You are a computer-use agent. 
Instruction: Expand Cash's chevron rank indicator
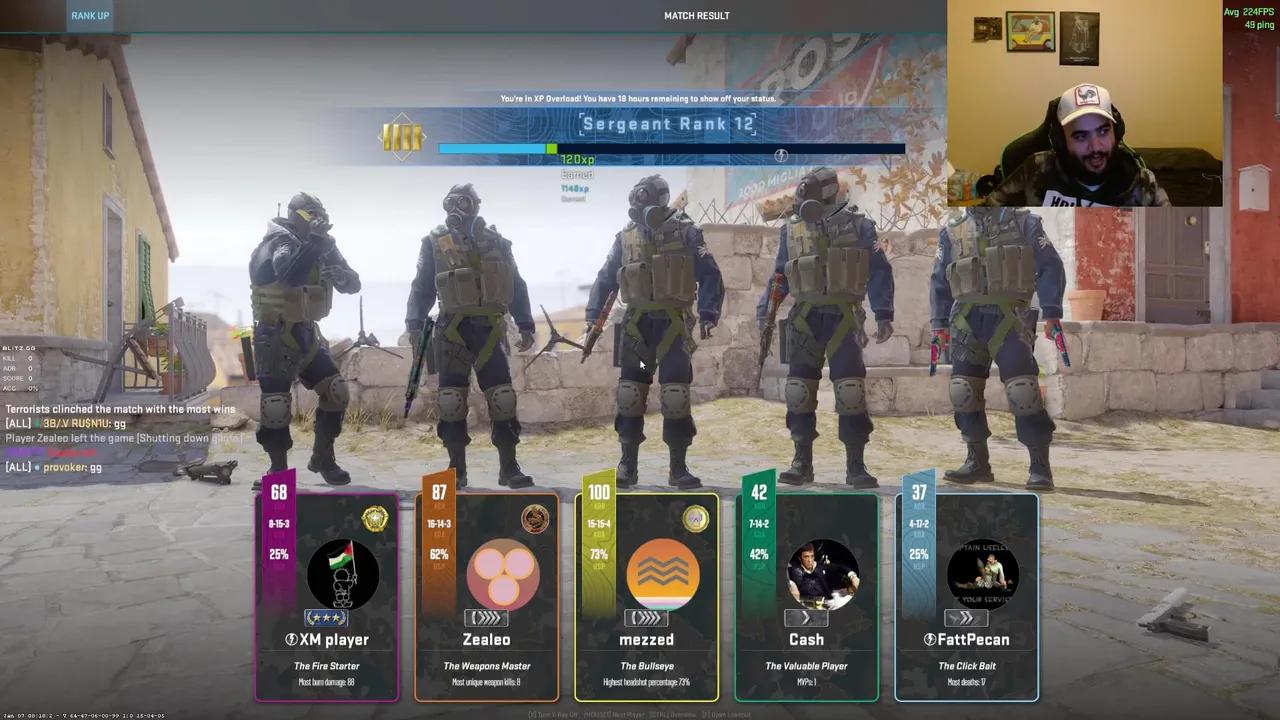[806, 618]
